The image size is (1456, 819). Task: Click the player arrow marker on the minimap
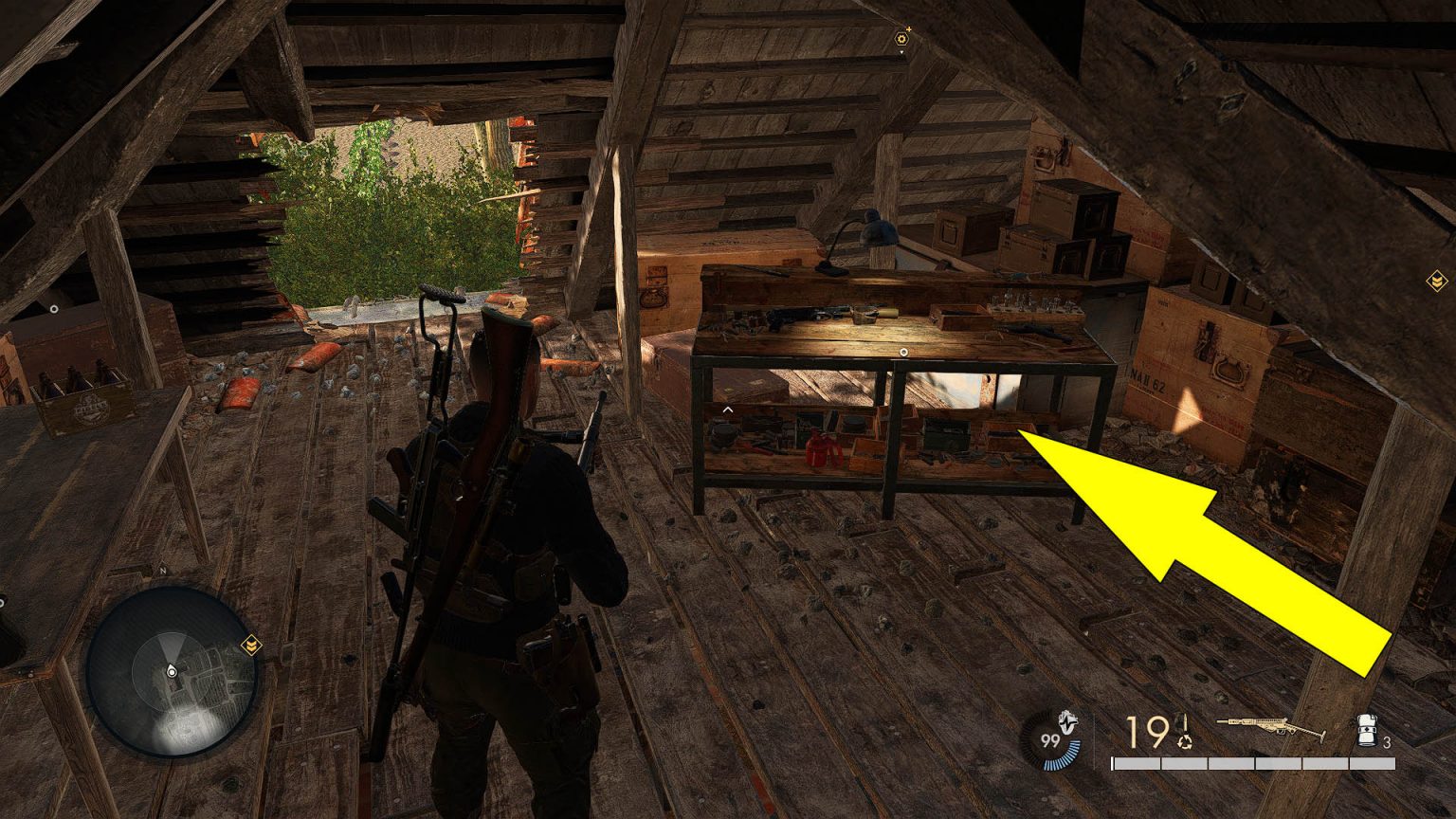(172, 670)
